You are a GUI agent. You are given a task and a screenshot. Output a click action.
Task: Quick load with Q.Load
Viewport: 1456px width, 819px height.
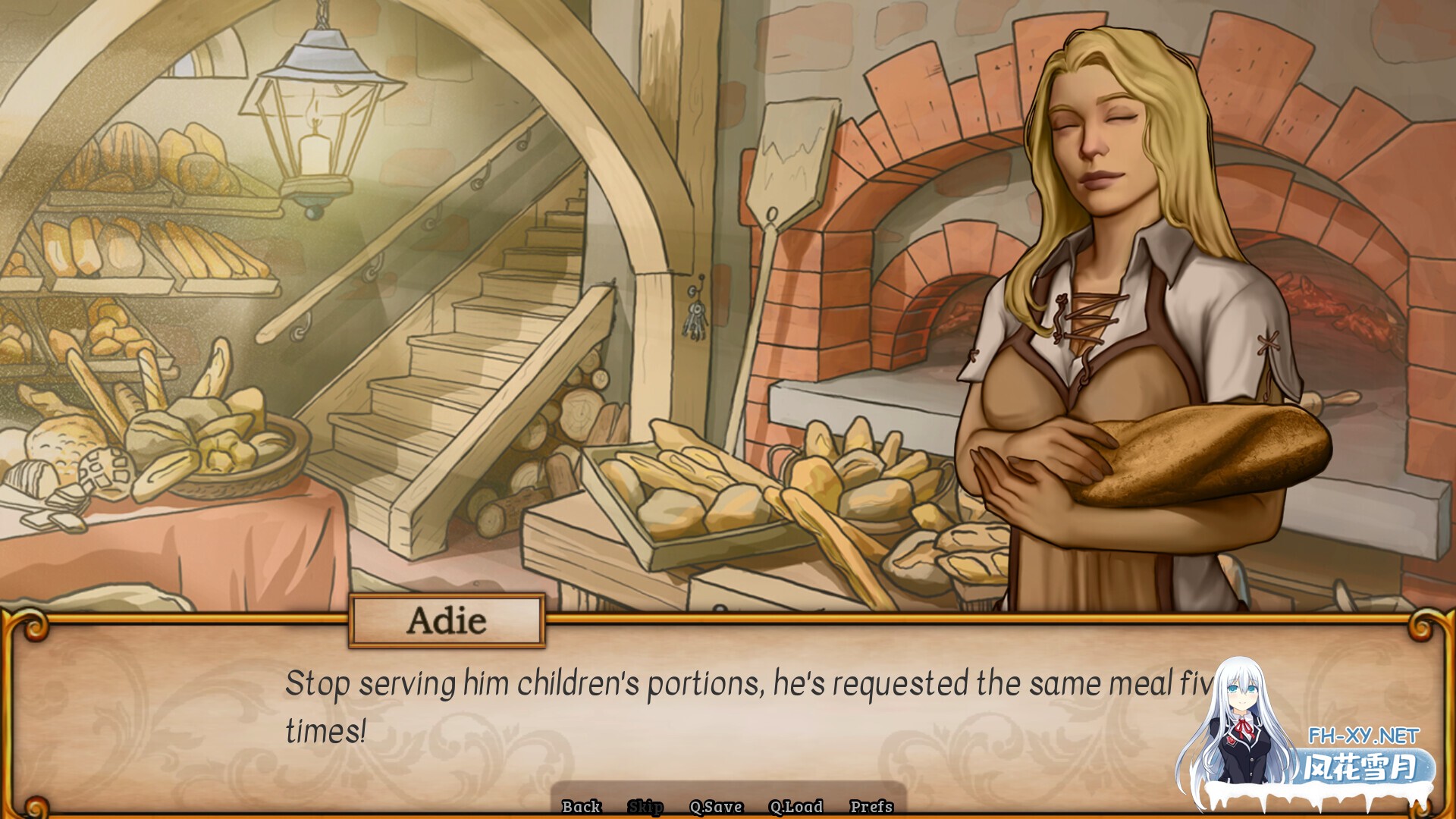[795, 806]
